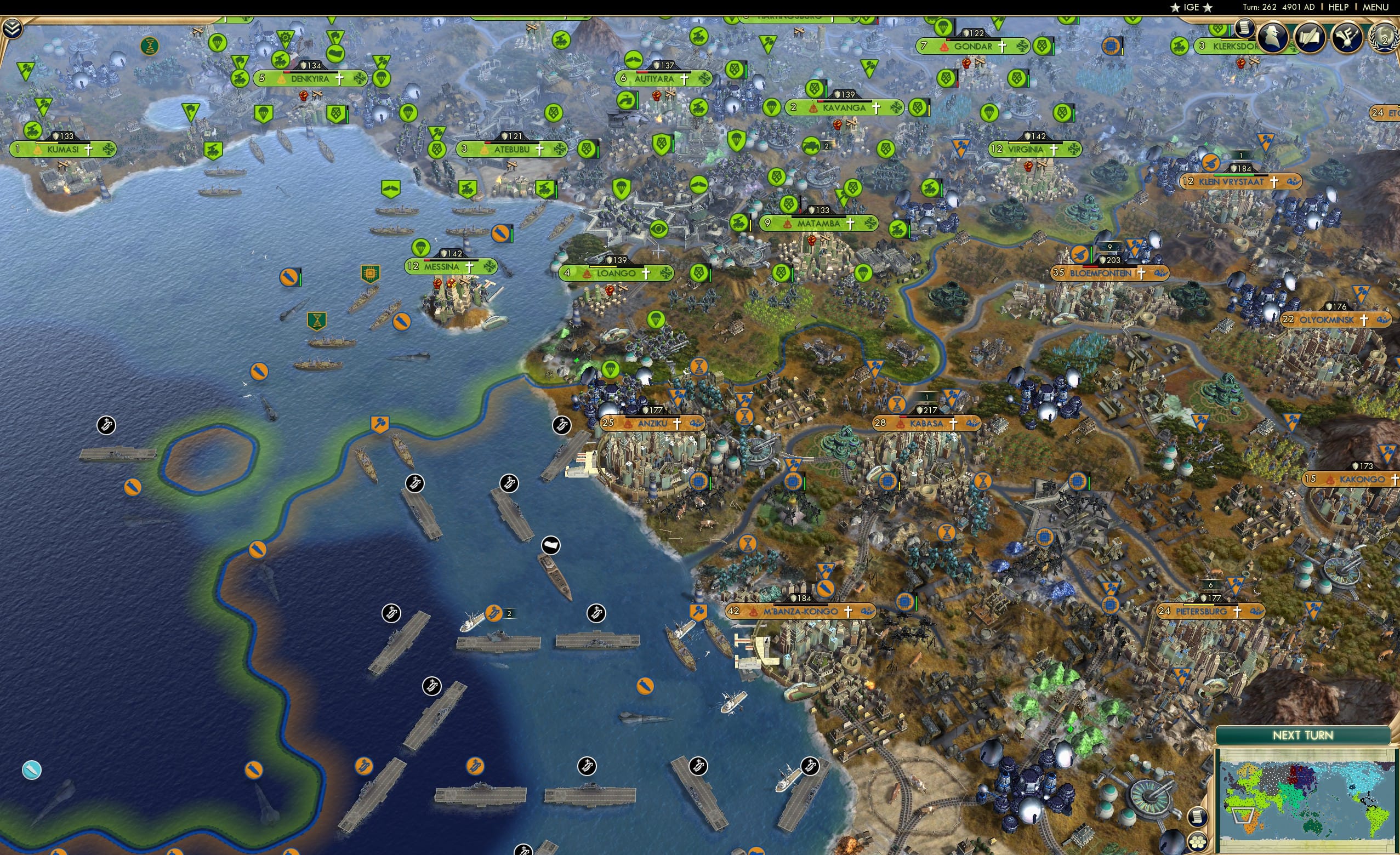Image resolution: width=1400 pixels, height=855 pixels.
Task: Open the MENU from the top bar
Action: [x=1375, y=7]
